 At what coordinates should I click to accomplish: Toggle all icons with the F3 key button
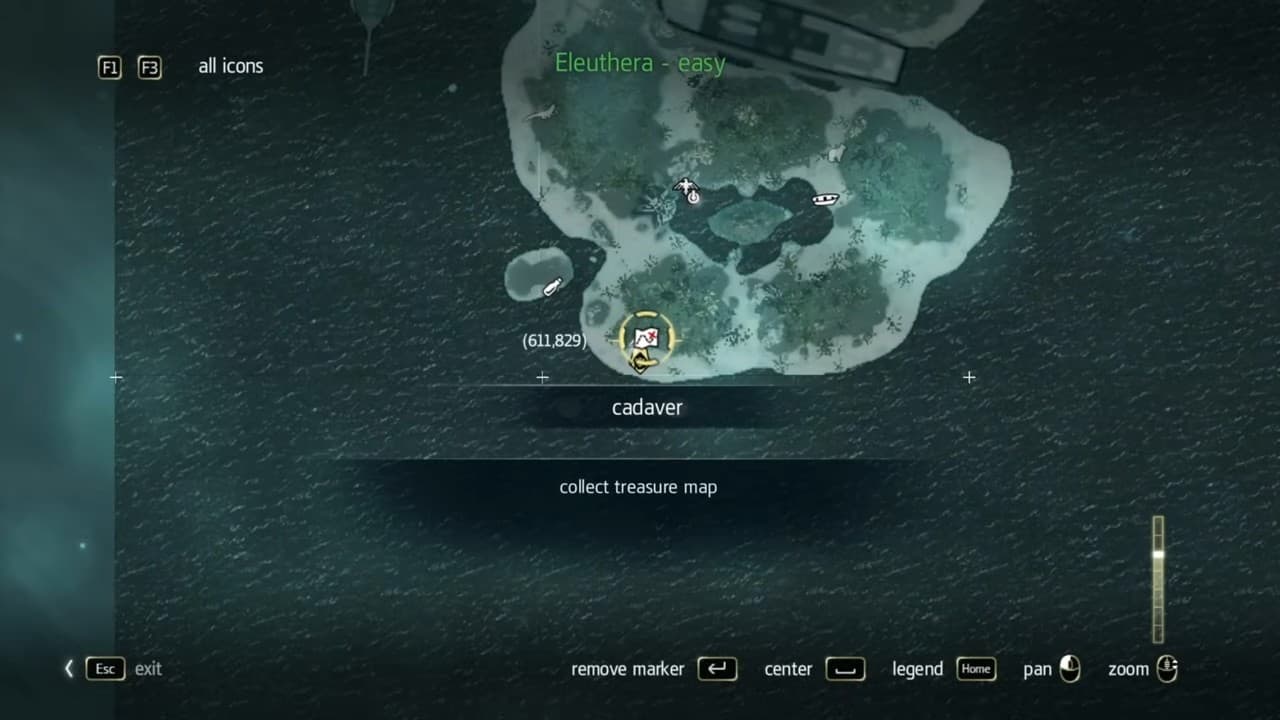(149, 68)
